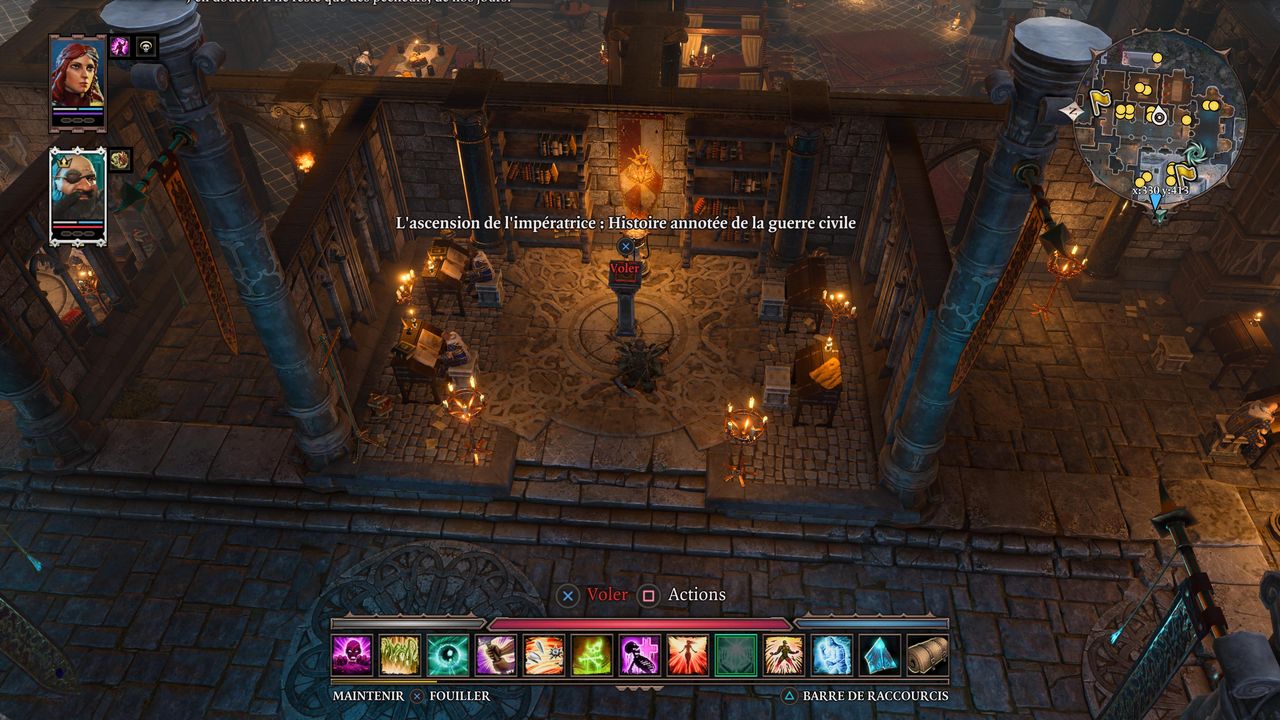Select the green-bordered spider web skill
1280x720 pixels.
point(736,655)
